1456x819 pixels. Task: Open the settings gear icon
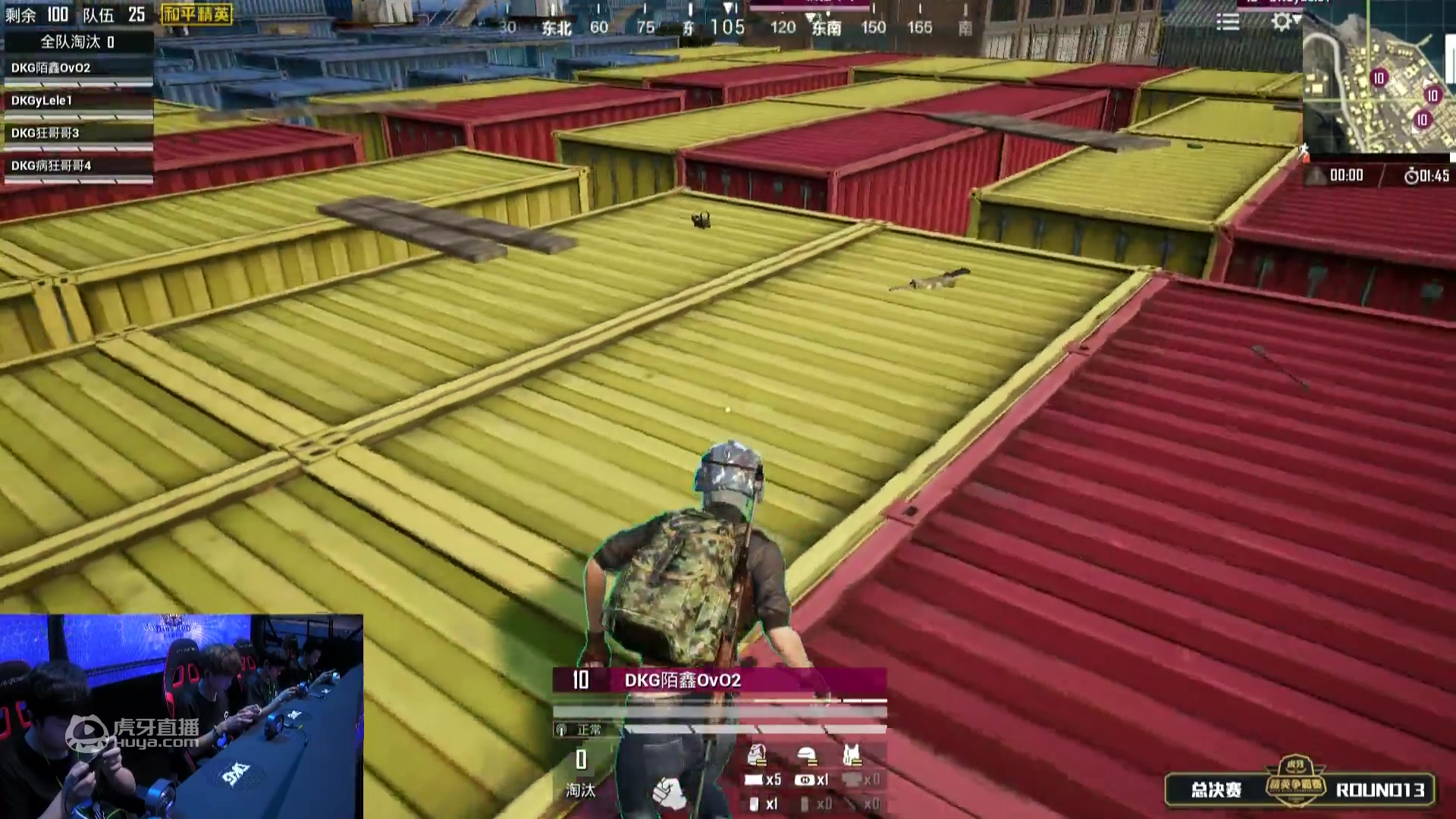click(1282, 21)
